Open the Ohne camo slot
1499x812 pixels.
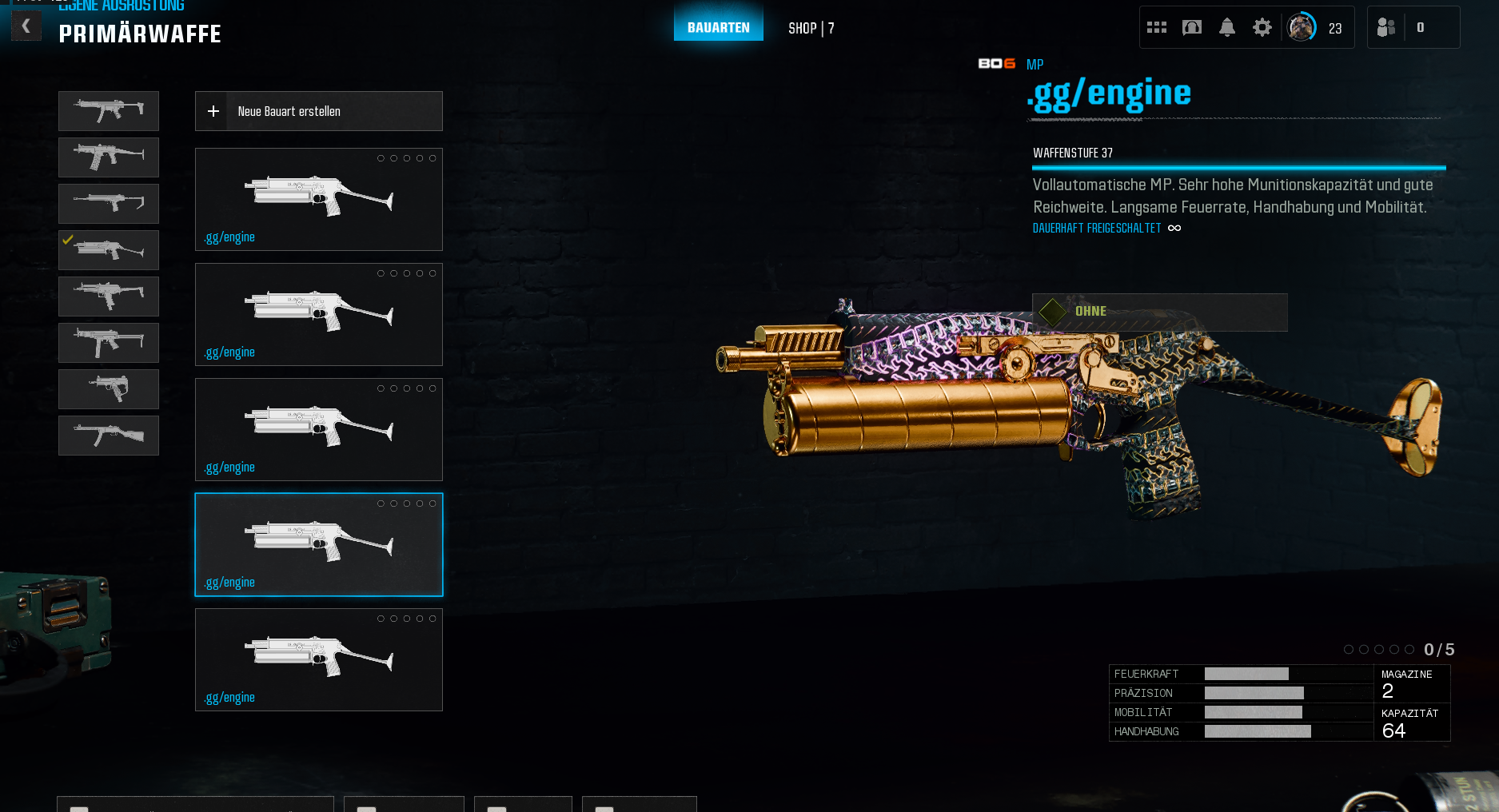[1159, 312]
